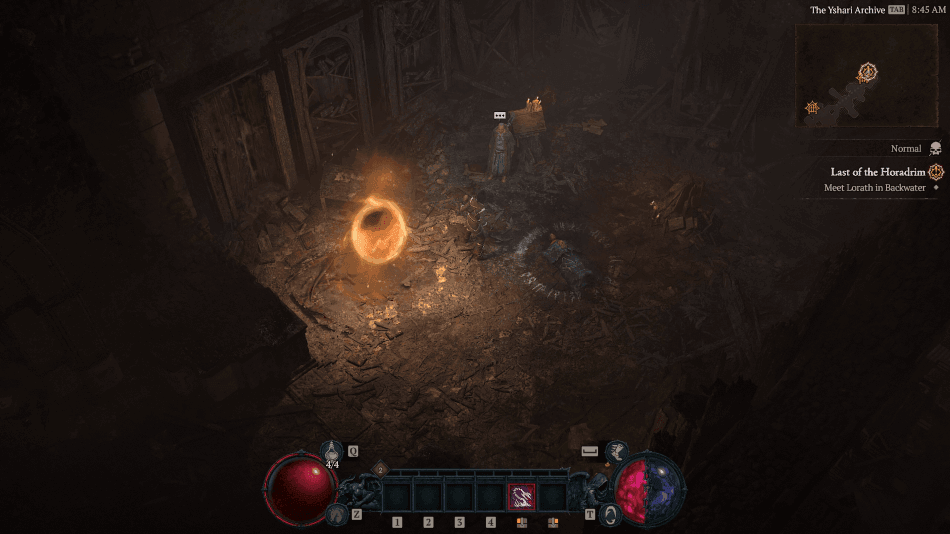Select the Last of the Horadrim quest
Image resolution: width=950 pixels, height=534 pixels.
click(878, 172)
